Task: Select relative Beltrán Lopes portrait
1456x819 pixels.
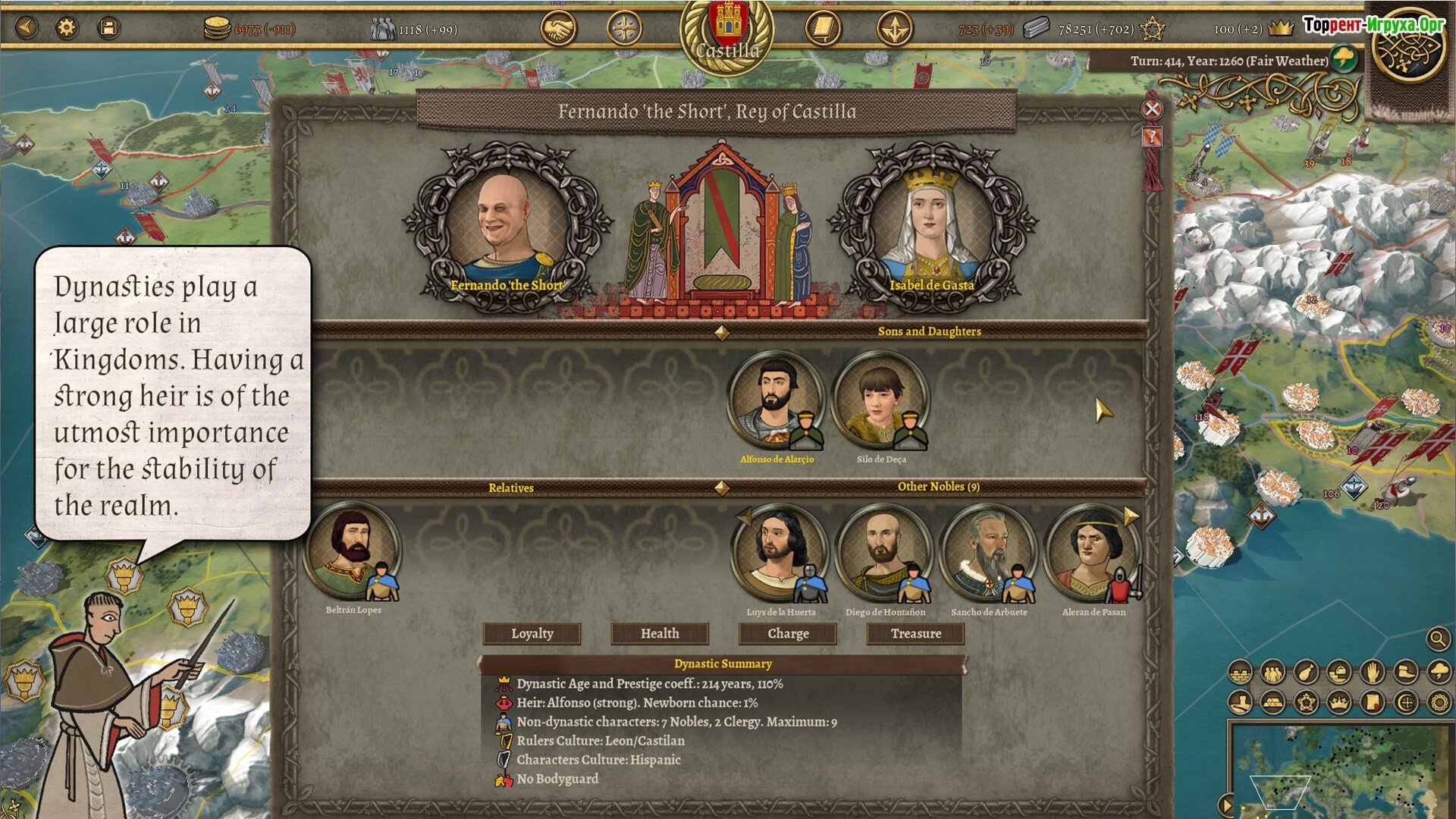Action: click(x=351, y=550)
